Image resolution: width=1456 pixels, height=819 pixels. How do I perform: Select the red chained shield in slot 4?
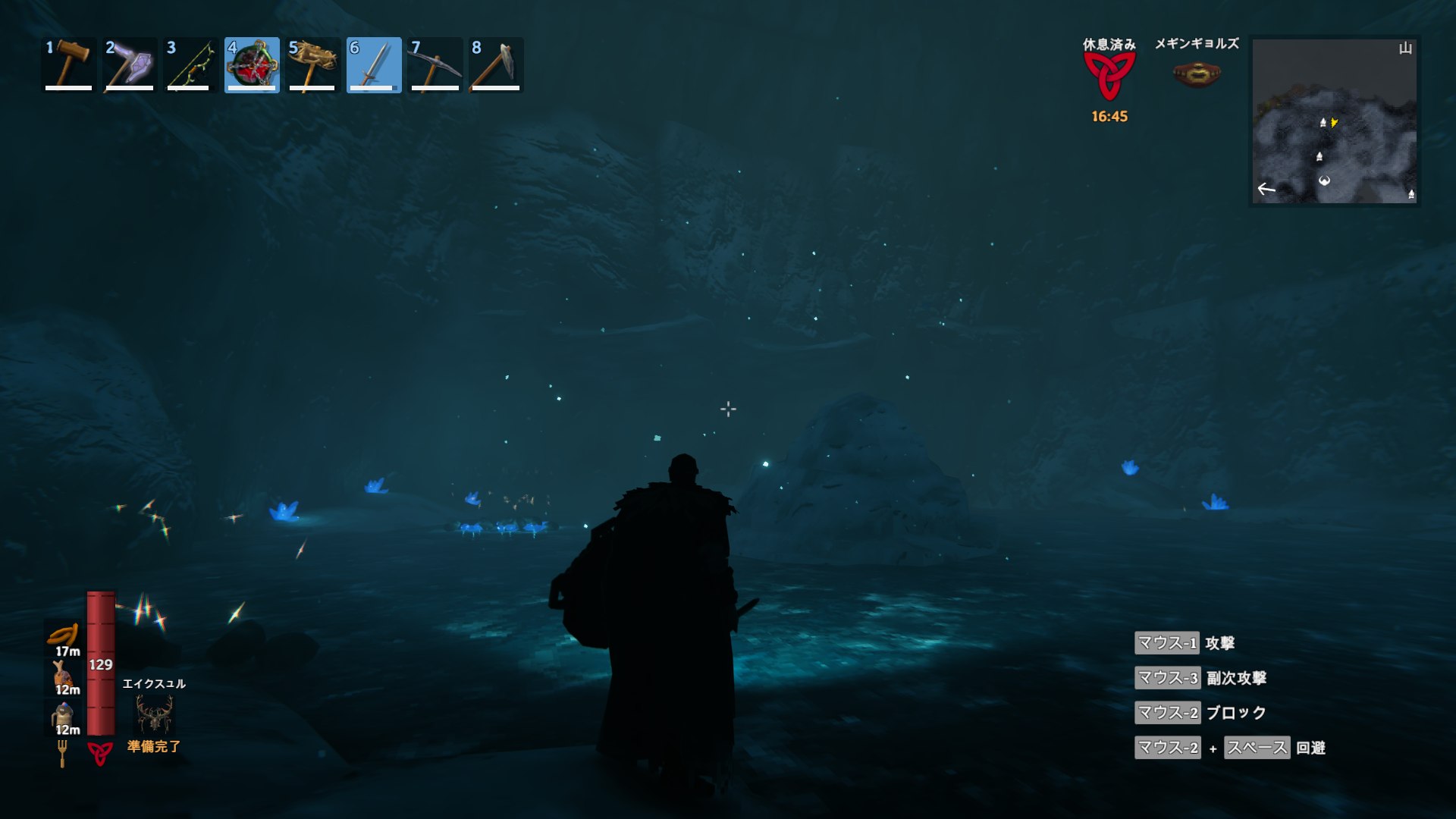[x=252, y=65]
